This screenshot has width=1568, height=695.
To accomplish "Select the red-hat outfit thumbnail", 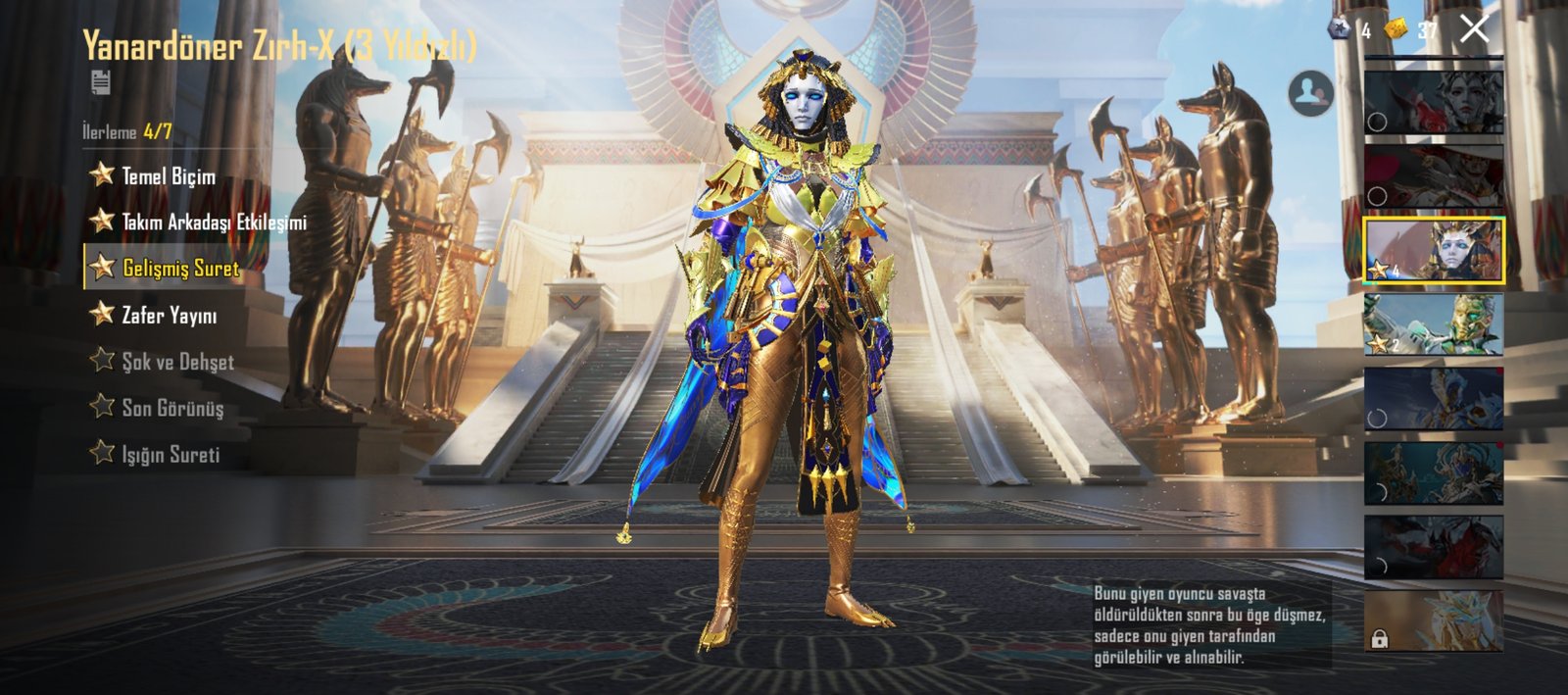I will [1434, 176].
